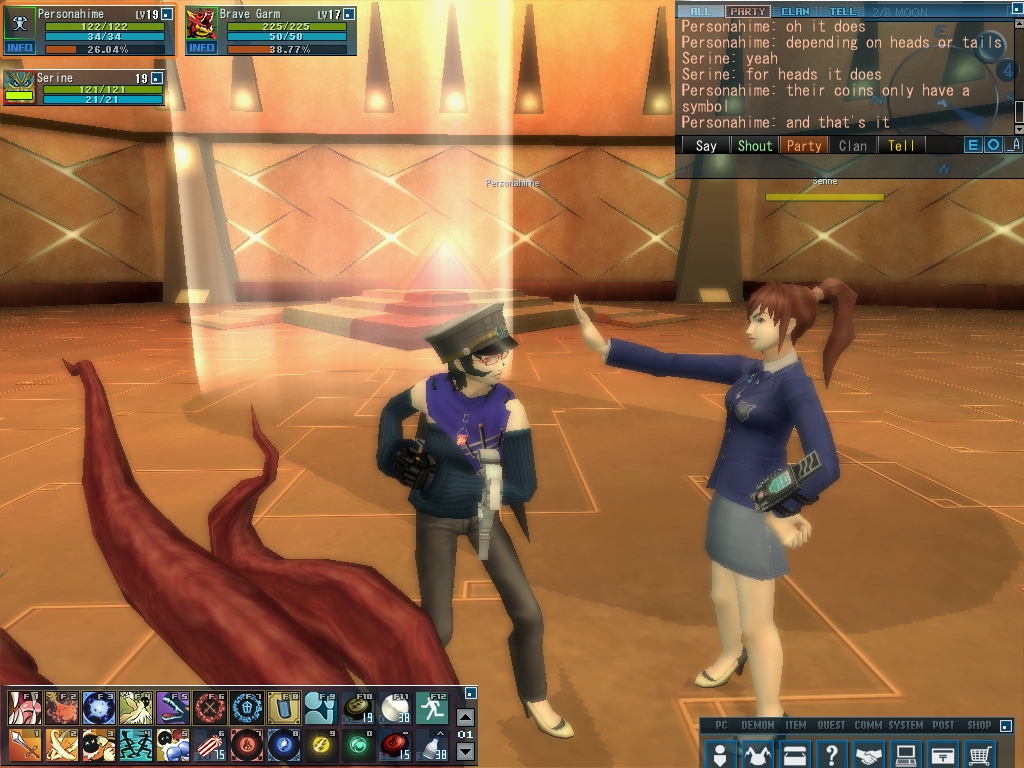Open the Demon menu icon
Screen dimensions: 1024x768
pyautogui.click(x=757, y=755)
